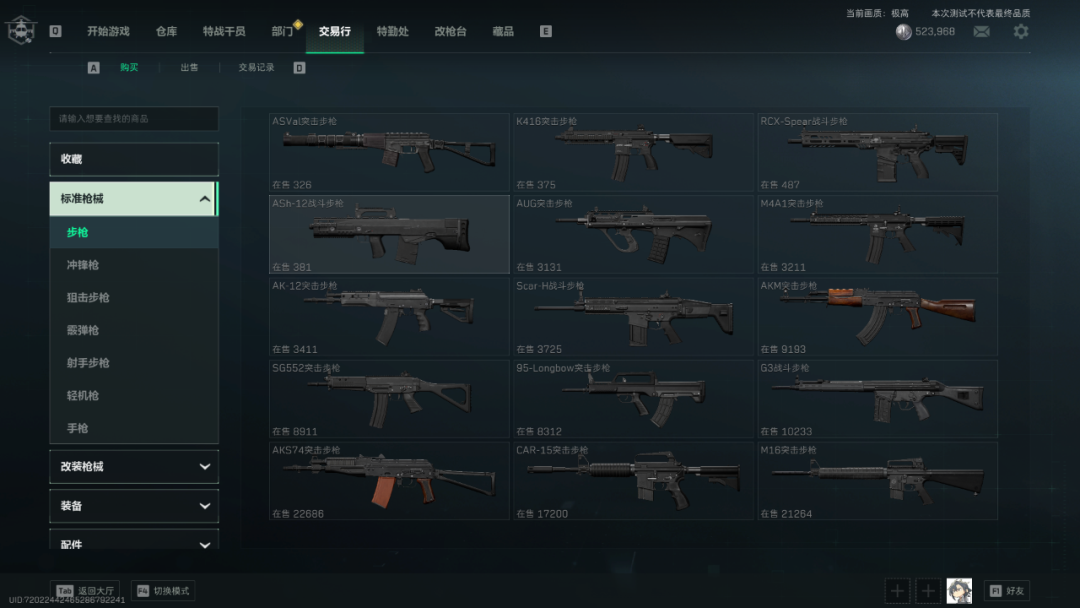Switch to the 仓库 tab

coord(166,32)
